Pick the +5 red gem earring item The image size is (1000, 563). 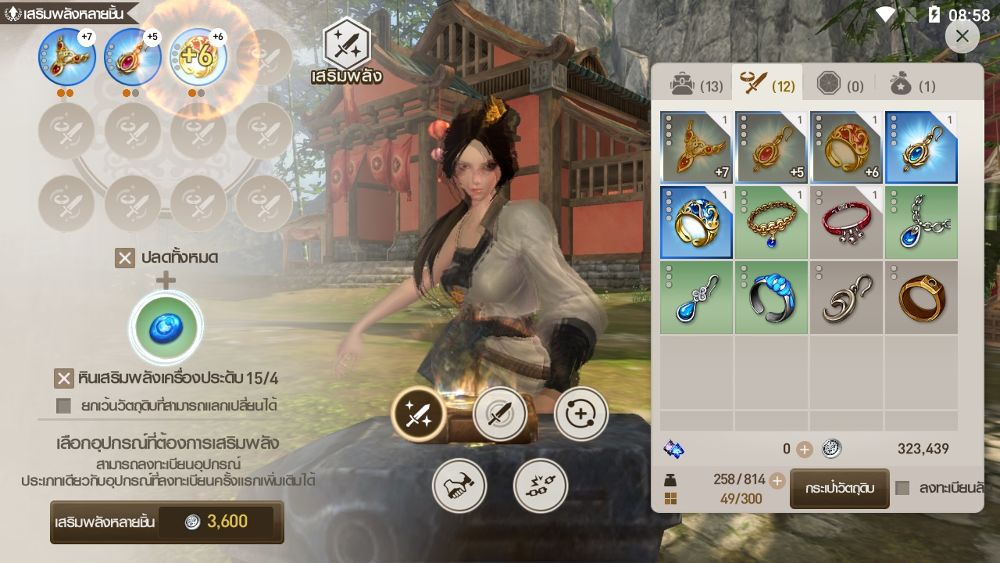point(771,146)
